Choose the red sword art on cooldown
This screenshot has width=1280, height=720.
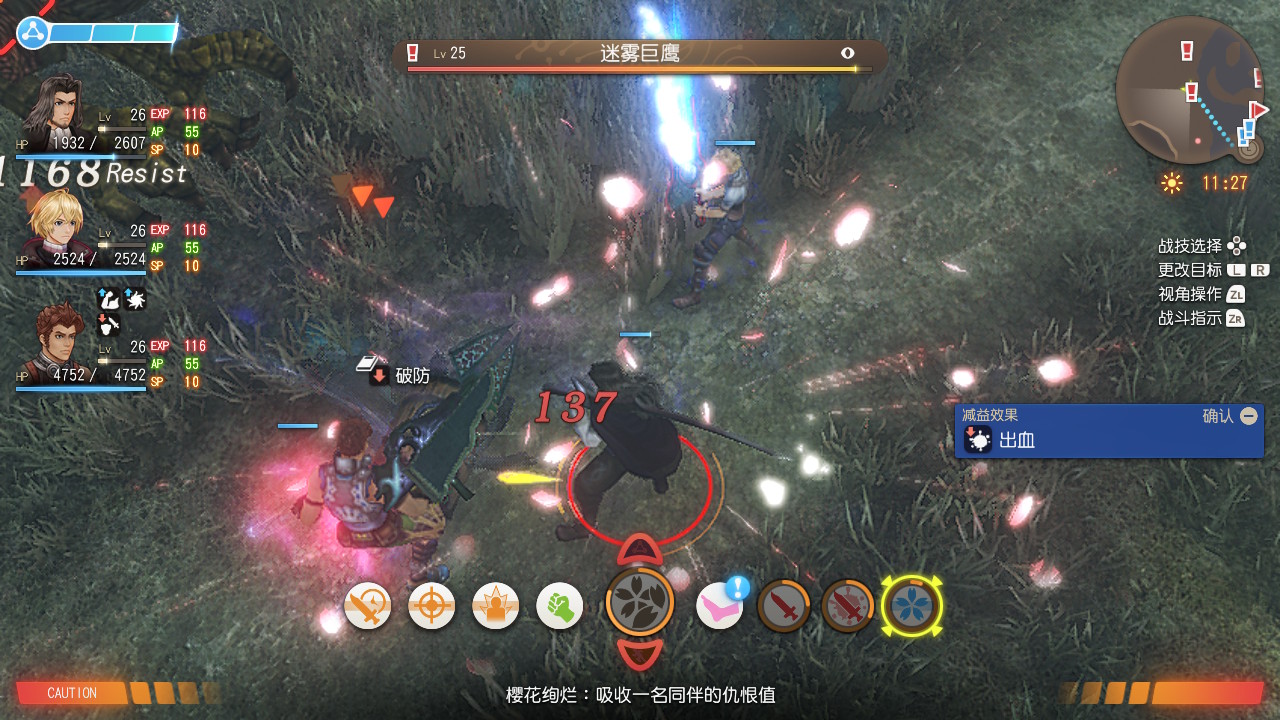pos(783,606)
